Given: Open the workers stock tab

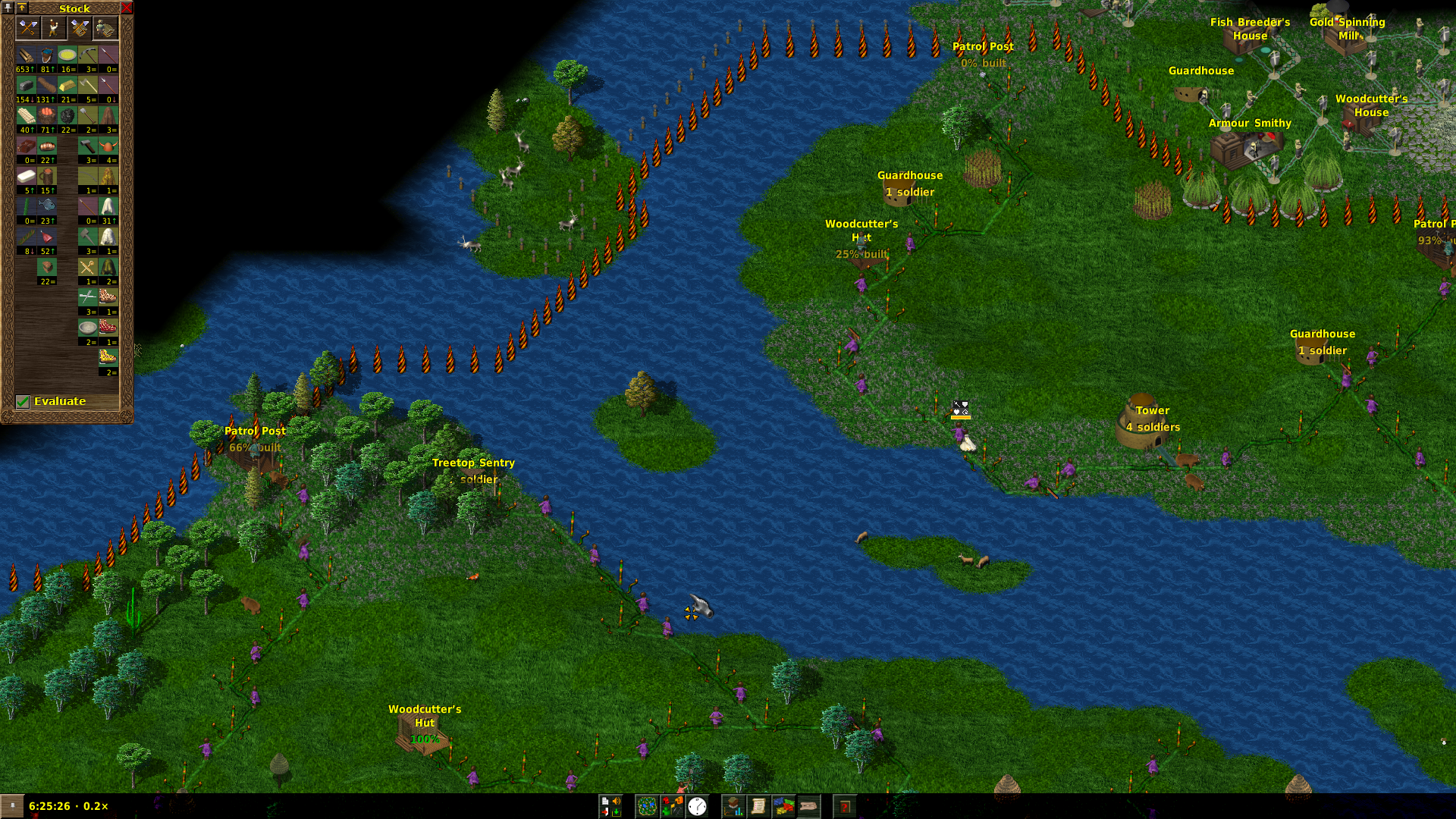Looking at the screenshot, I should pos(53,28).
